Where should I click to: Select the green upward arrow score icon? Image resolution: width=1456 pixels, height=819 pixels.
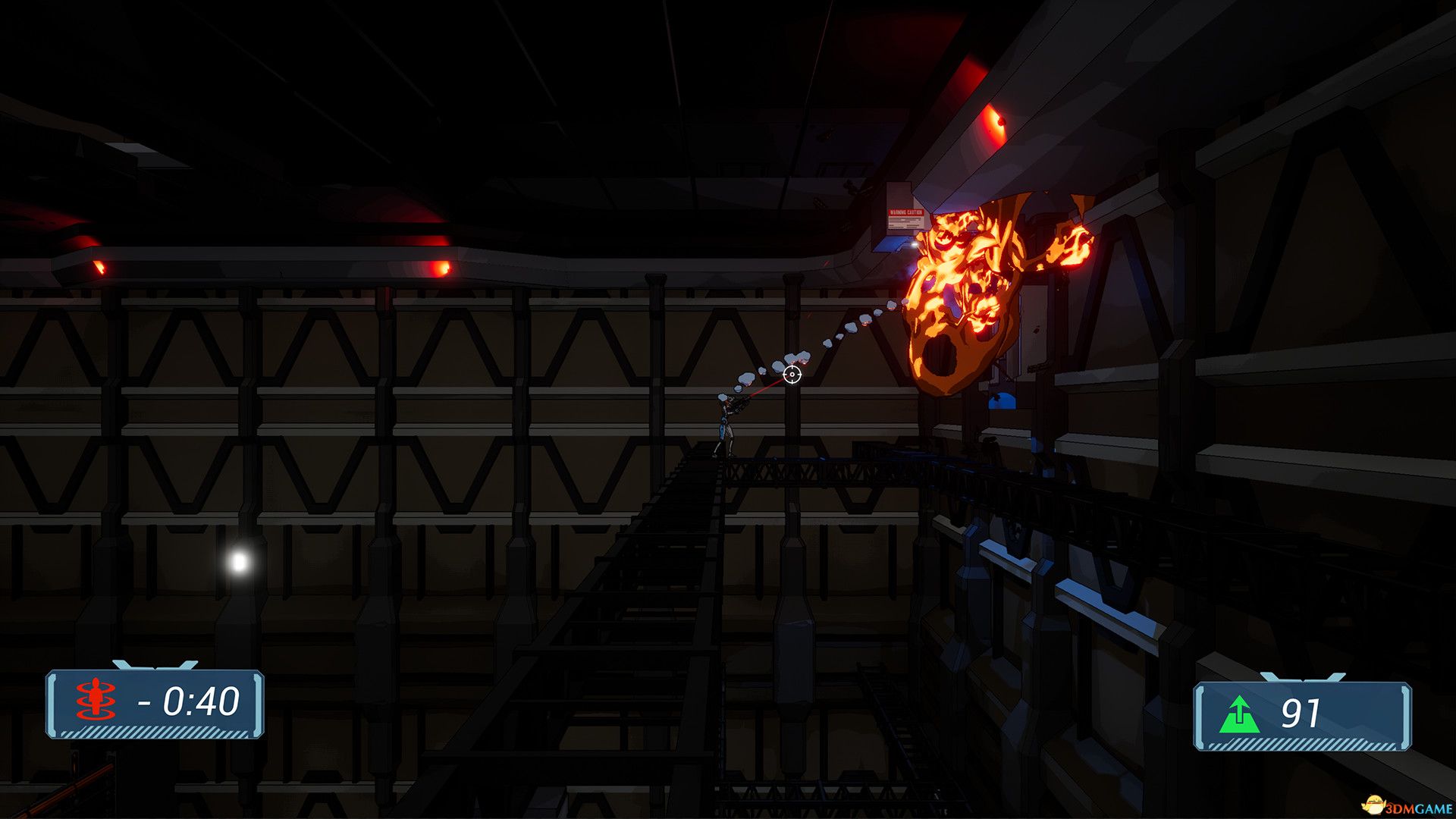pos(1240,713)
